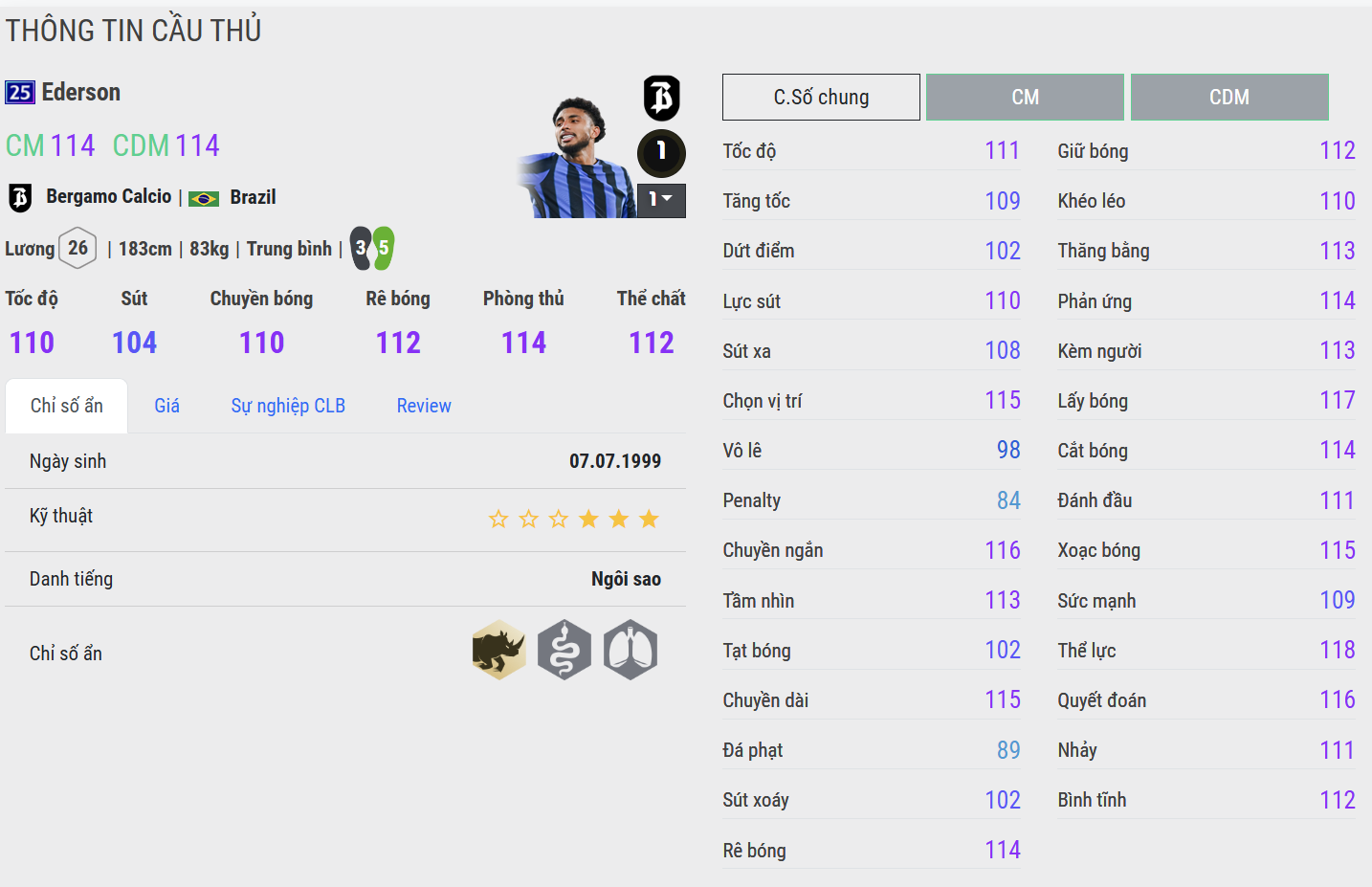Select the C.Số chung stats tab
This screenshot has height=887, width=1372.
tap(821, 98)
